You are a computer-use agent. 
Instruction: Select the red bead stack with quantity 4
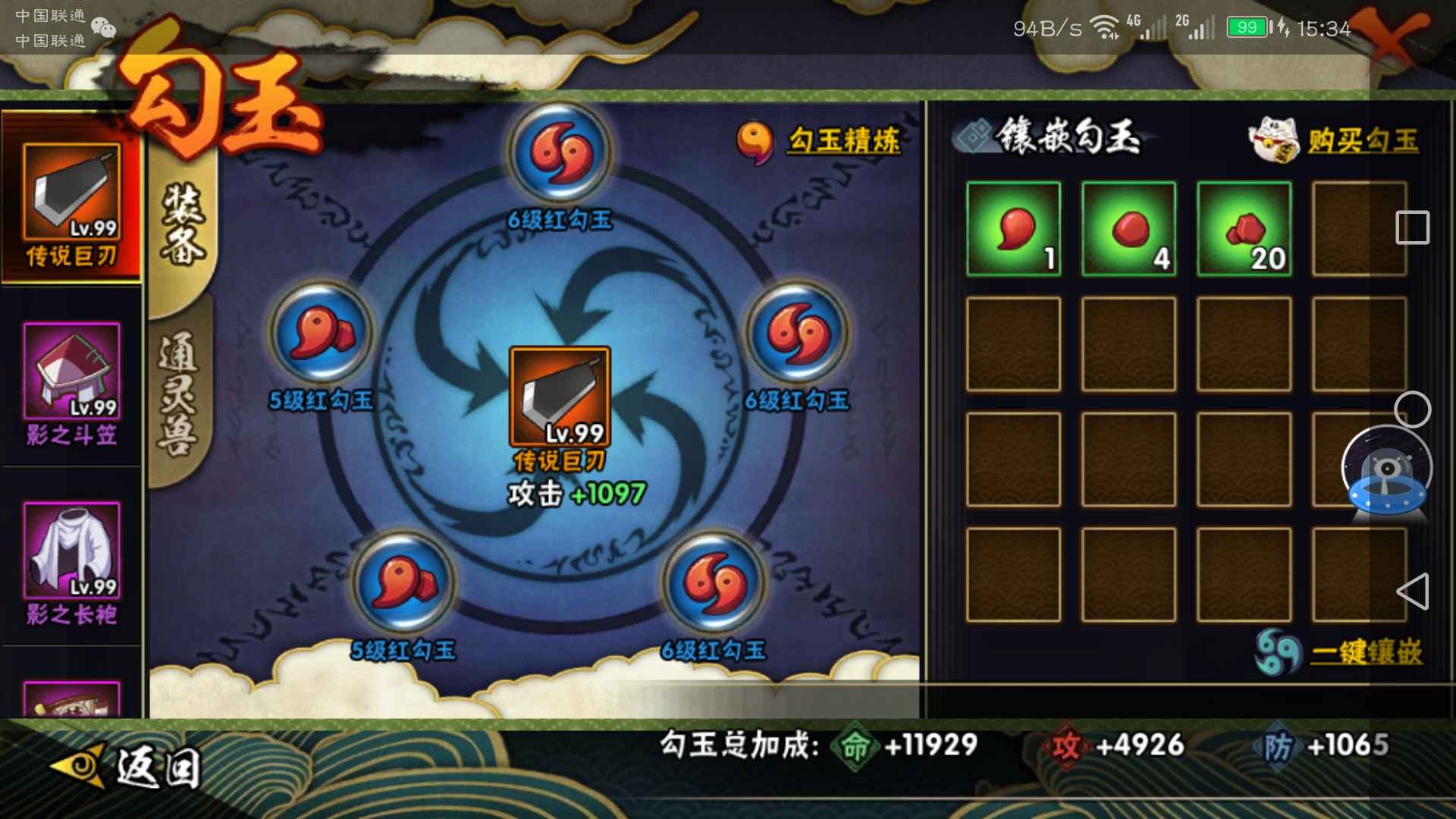(1128, 230)
